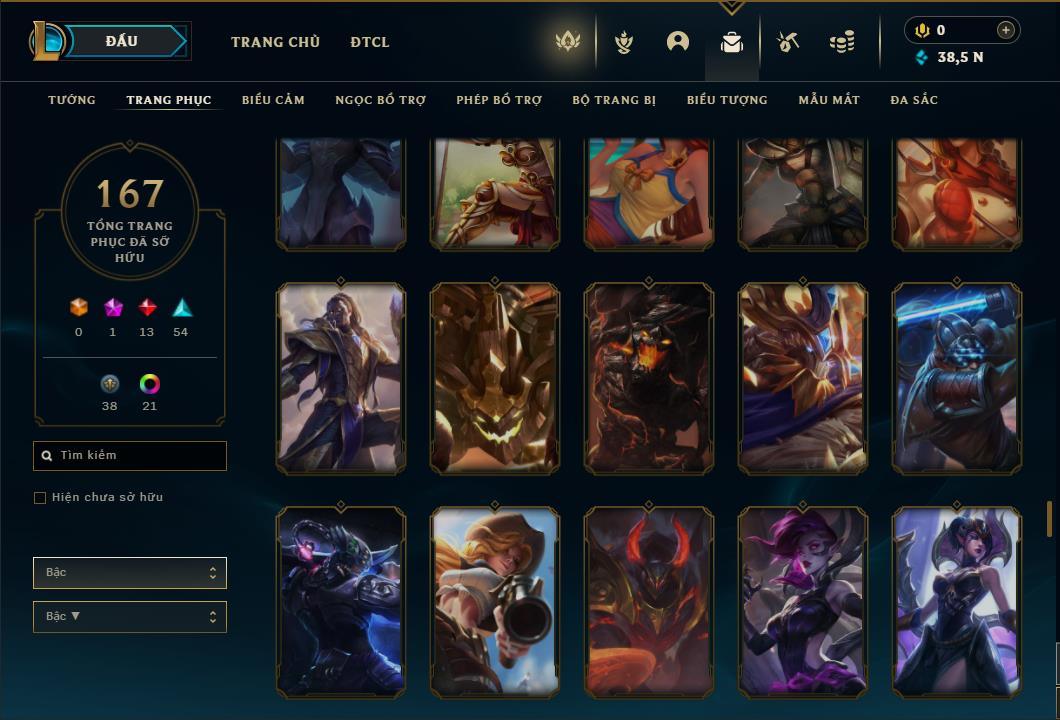Open the TRANG CHỦ home page
This screenshot has width=1060, height=720.
click(275, 42)
